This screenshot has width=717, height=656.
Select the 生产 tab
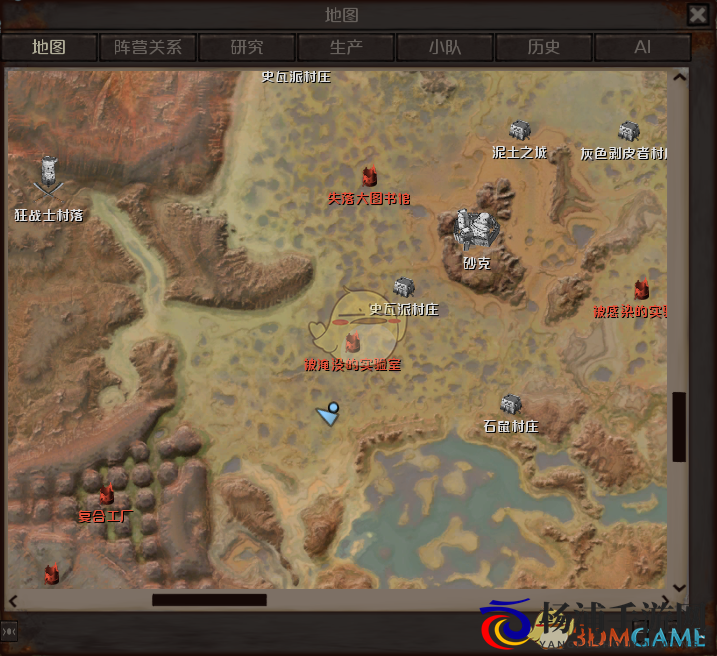coord(346,47)
